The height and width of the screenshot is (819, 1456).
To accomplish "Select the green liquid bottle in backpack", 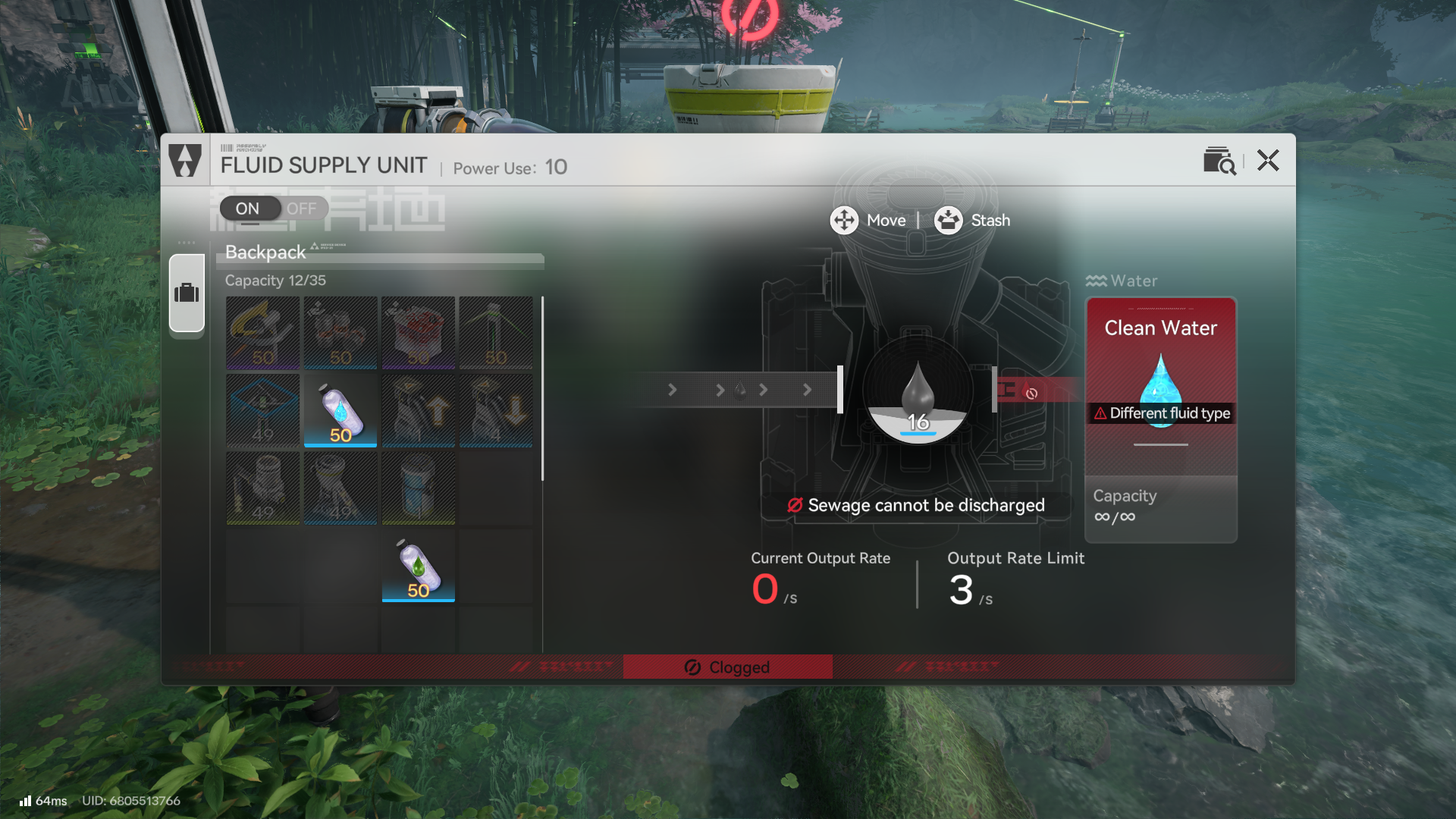I will coord(419,566).
